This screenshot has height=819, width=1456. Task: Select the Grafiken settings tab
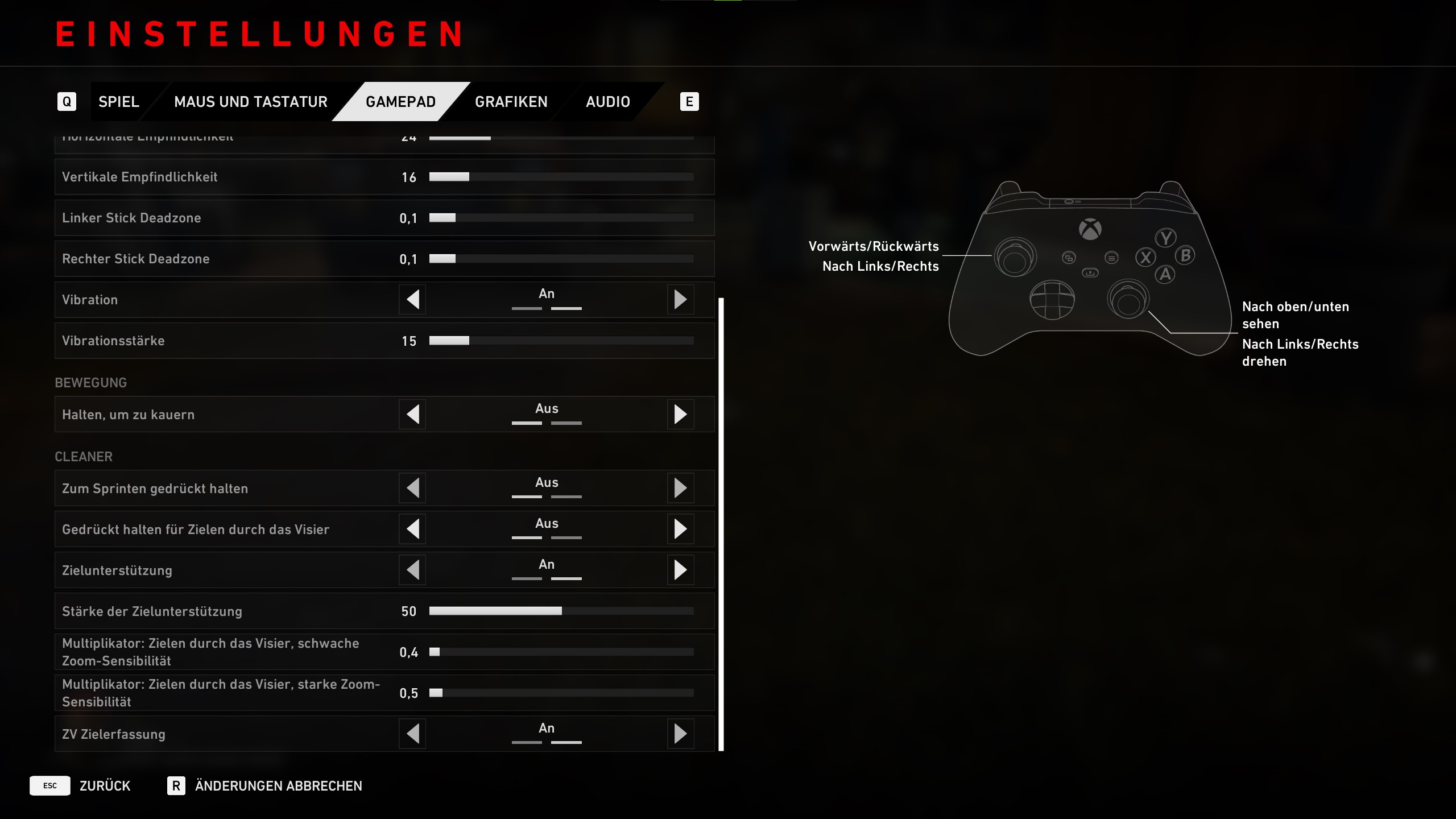[x=511, y=102]
